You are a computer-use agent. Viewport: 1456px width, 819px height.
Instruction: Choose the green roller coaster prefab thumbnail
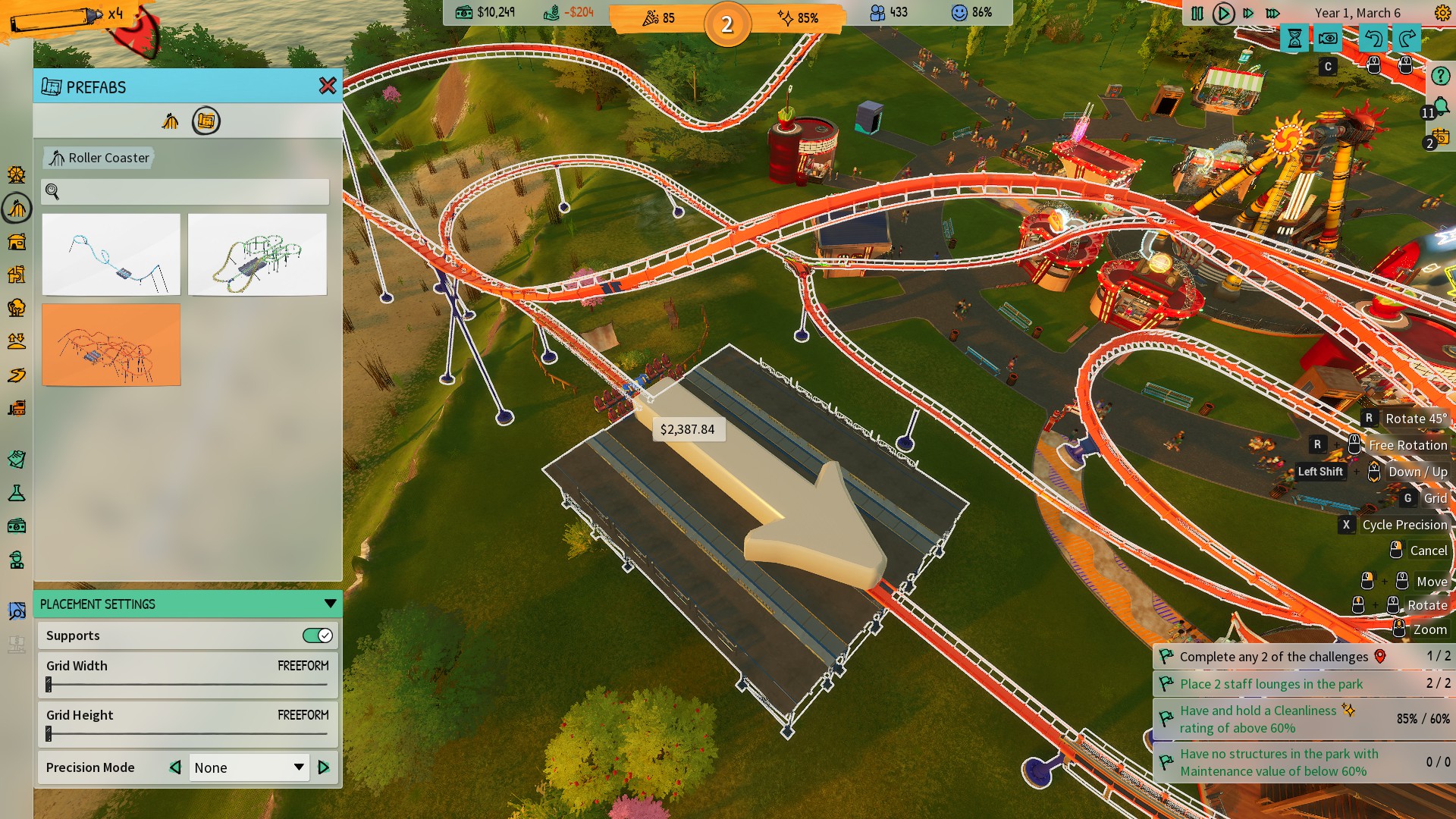point(257,255)
